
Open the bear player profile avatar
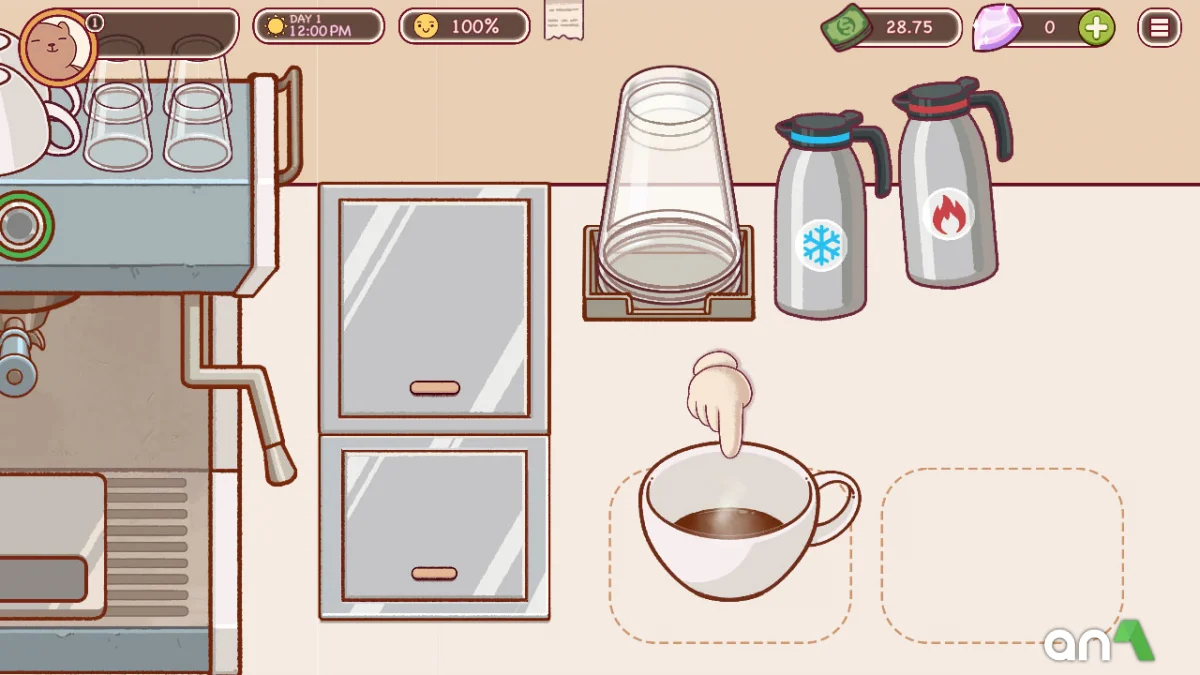[57, 46]
